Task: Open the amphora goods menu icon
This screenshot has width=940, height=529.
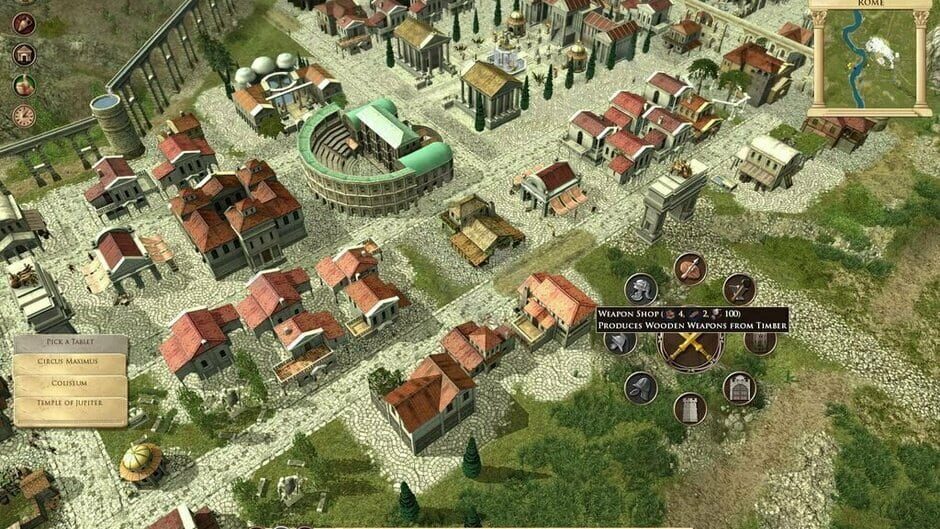Action: tap(25, 23)
